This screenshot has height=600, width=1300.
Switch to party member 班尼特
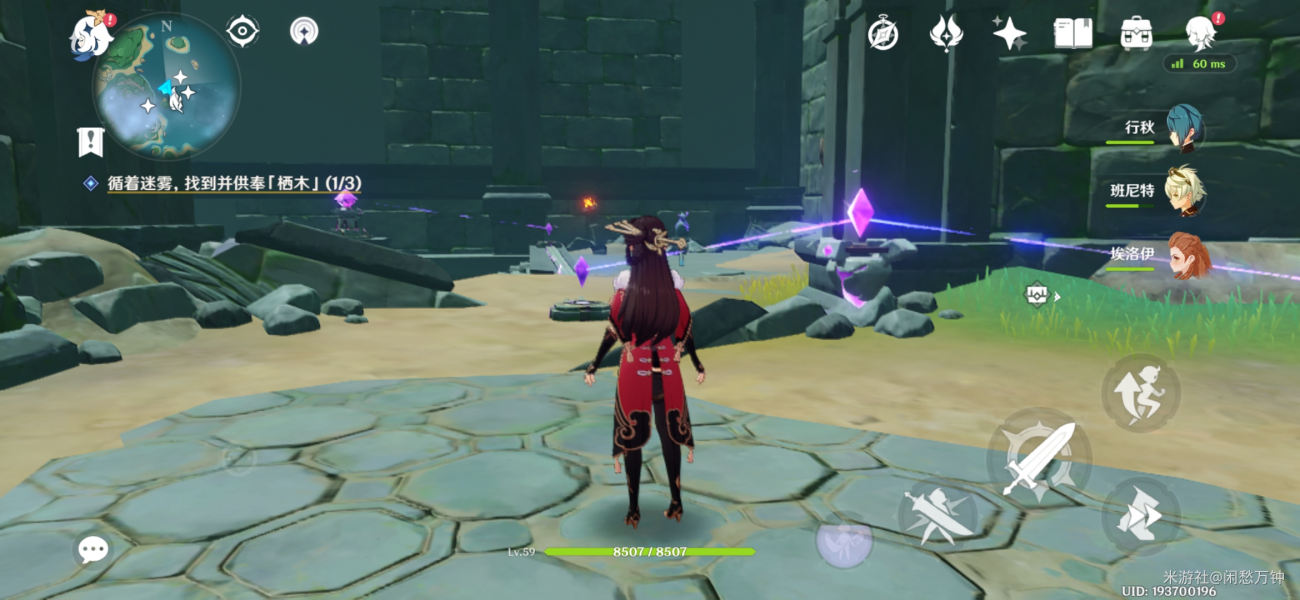tap(1184, 190)
